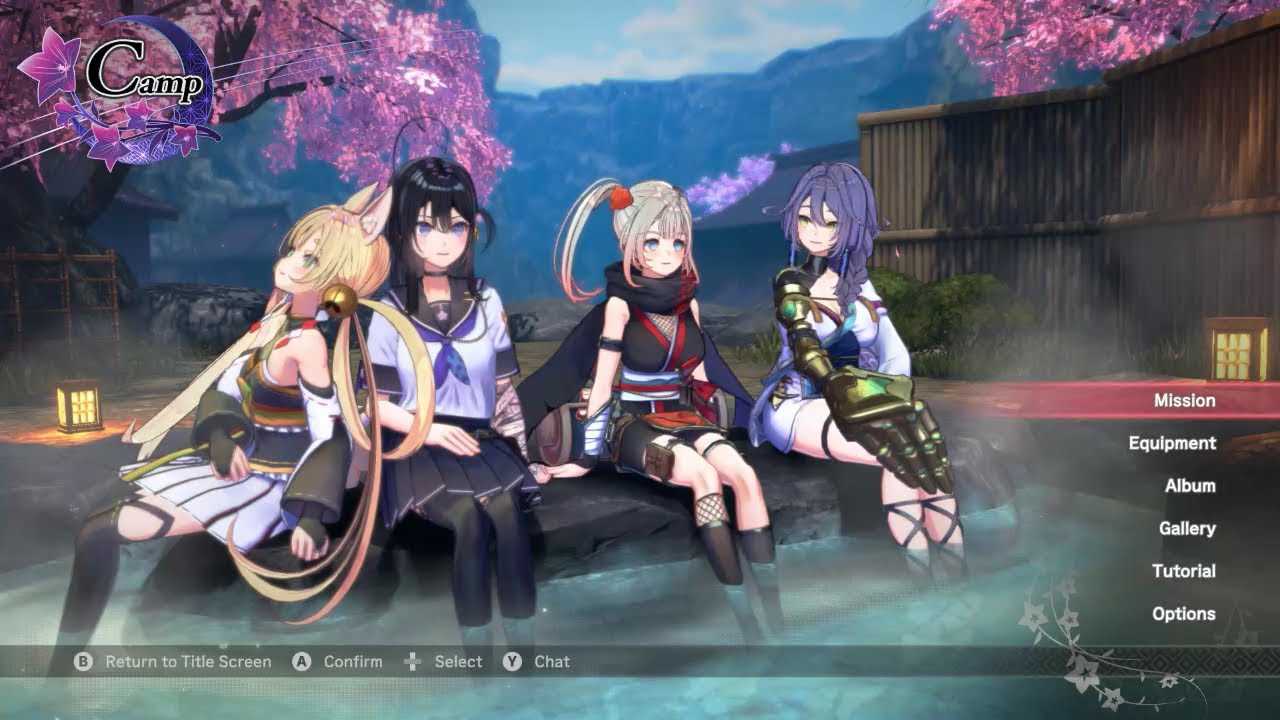Open the Mission menu entry
Image resolution: width=1280 pixels, height=720 pixels.
(1184, 400)
